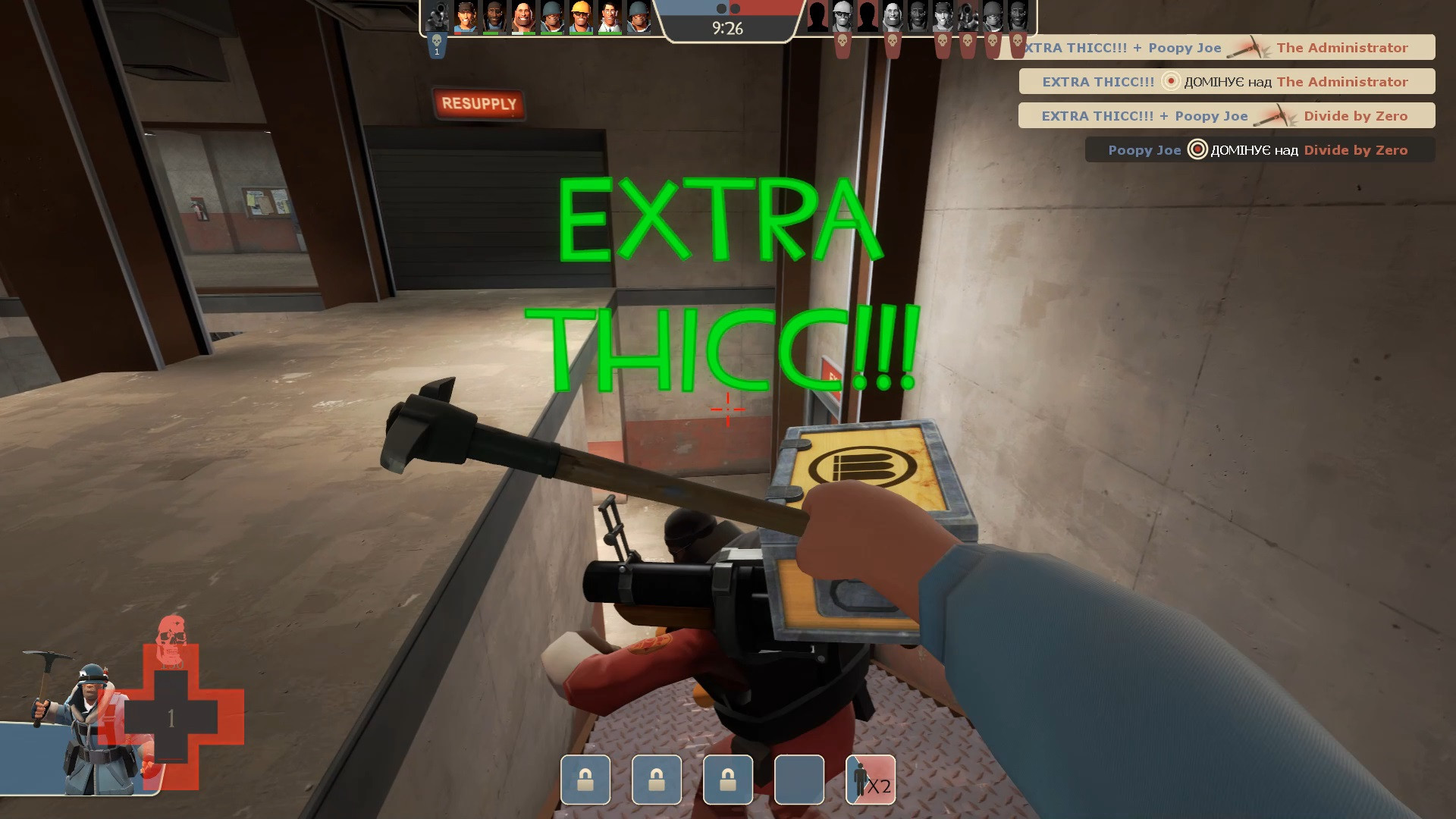
Task: Toggle the first padlock slot at the bottom
Action: pos(585,780)
